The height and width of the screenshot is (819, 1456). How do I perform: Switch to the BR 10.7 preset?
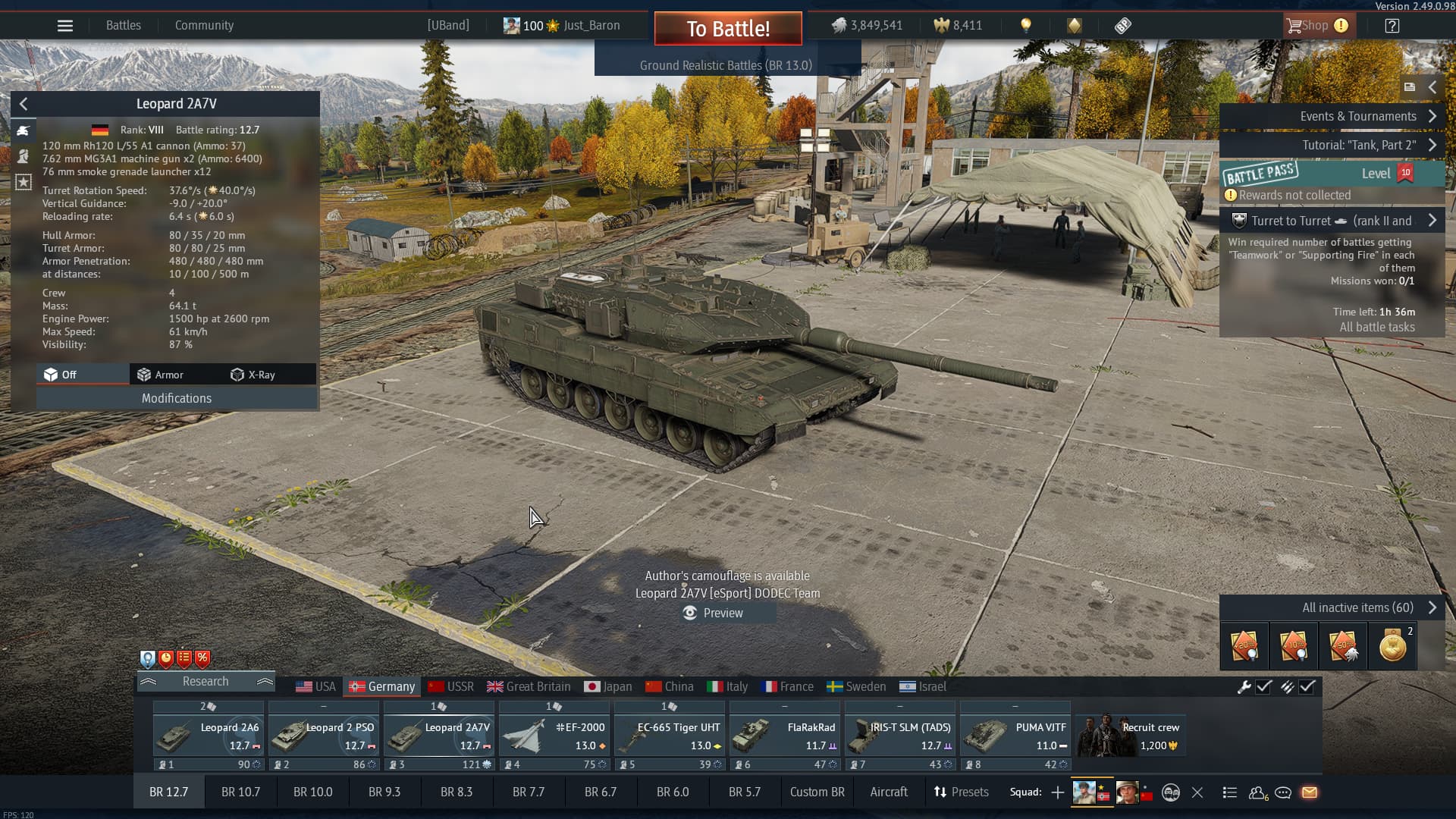tap(240, 792)
